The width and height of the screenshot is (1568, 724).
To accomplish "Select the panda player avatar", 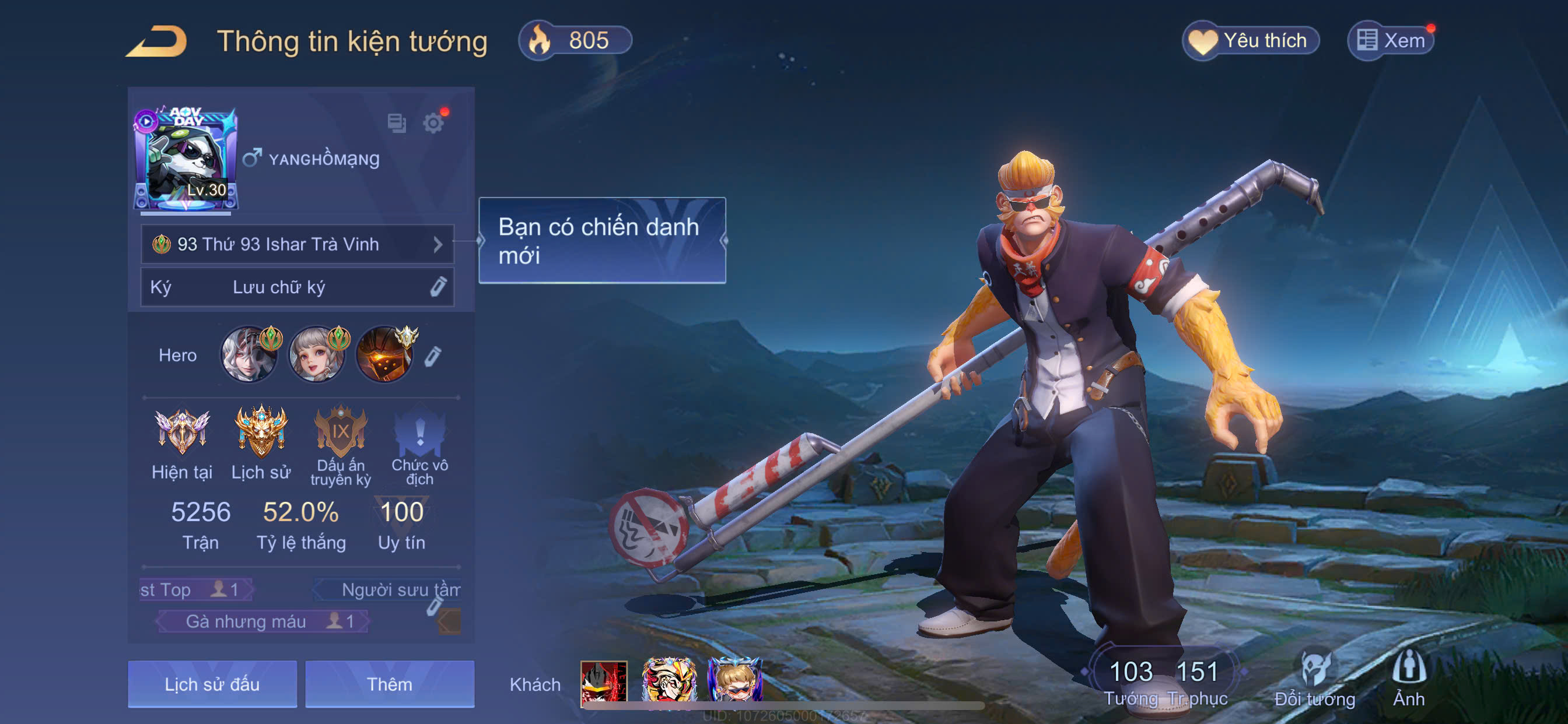I will [185, 159].
